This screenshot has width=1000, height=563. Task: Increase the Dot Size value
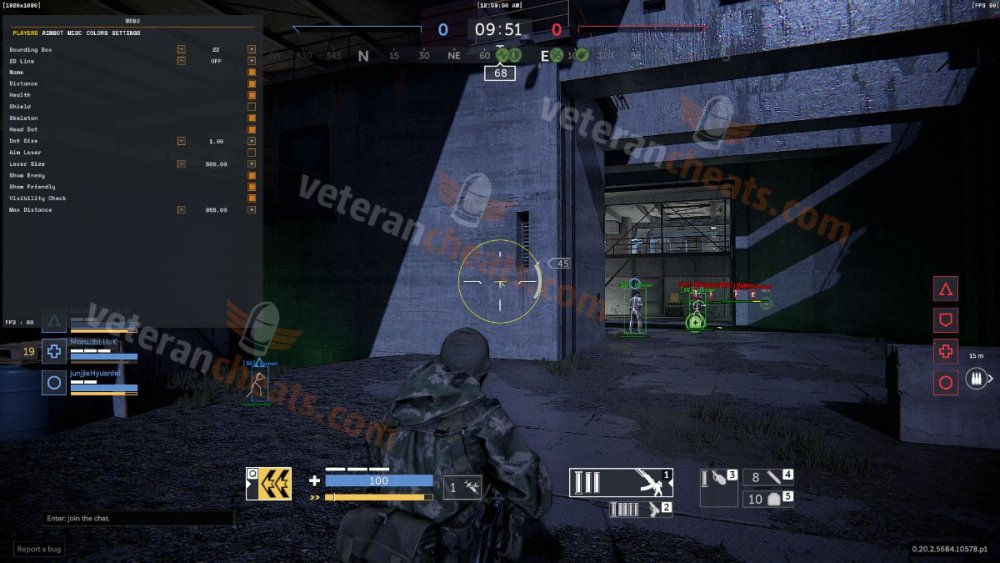[251, 141]
